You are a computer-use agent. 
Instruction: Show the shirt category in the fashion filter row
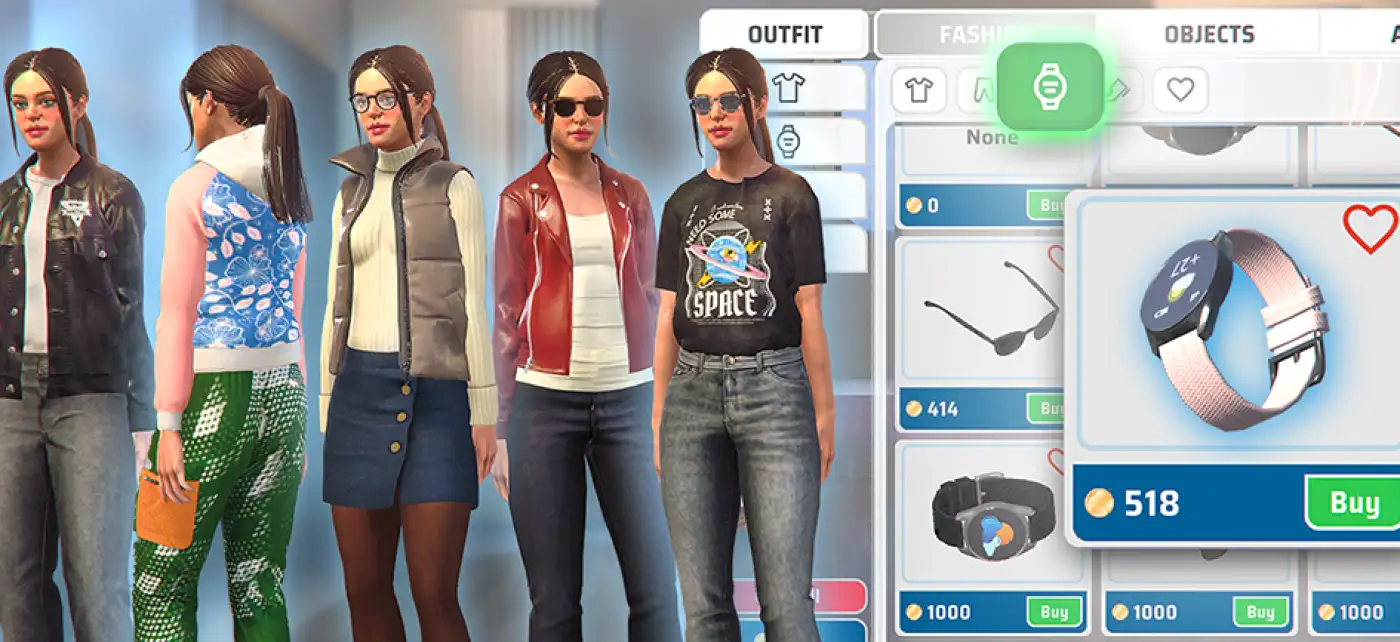918,90
